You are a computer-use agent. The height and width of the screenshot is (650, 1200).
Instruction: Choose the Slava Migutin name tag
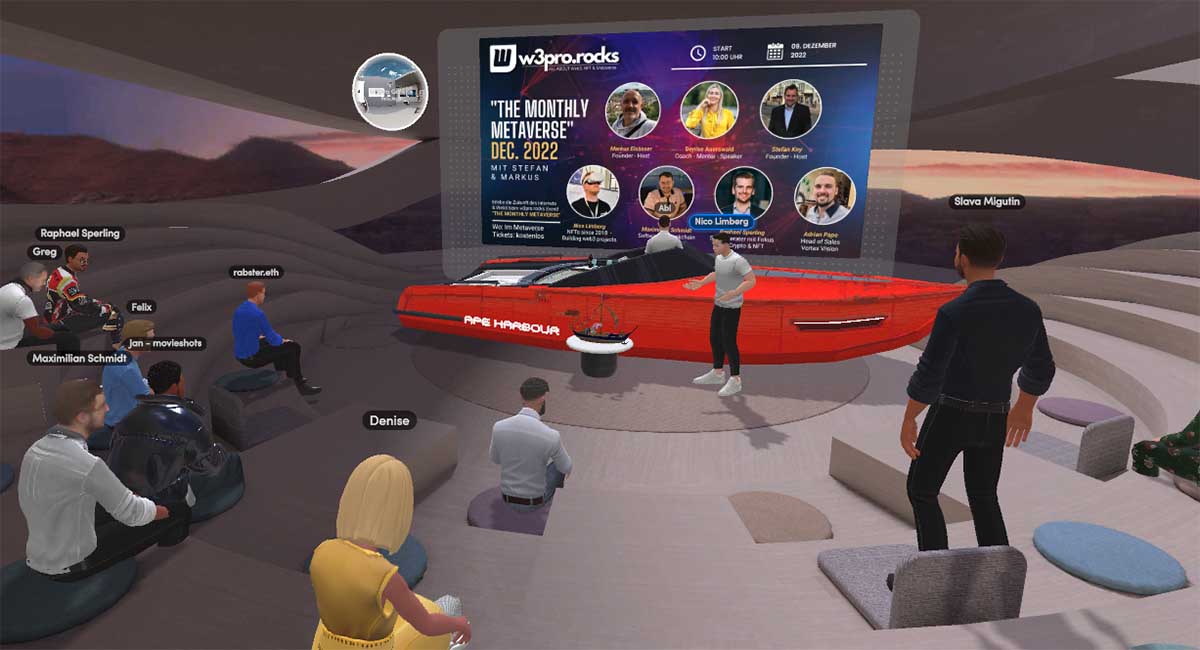pyautogui.click(x=987, y=202)
